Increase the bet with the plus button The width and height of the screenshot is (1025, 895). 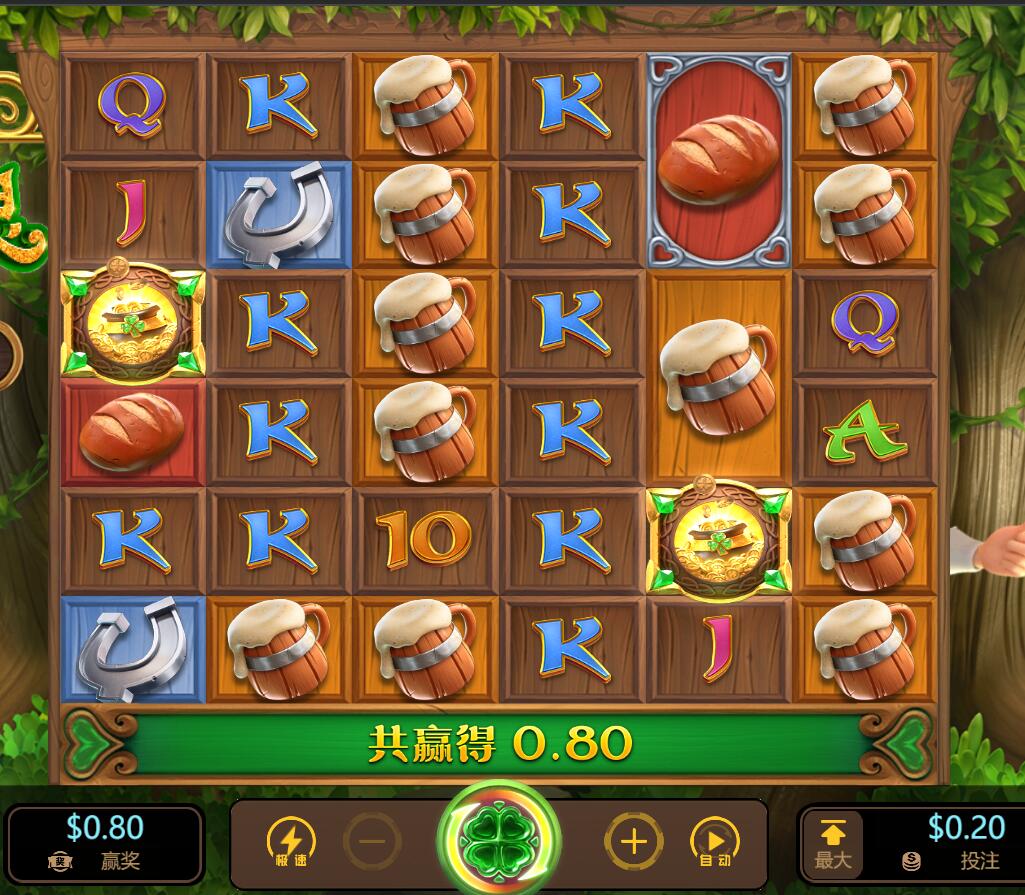point(633,841)
